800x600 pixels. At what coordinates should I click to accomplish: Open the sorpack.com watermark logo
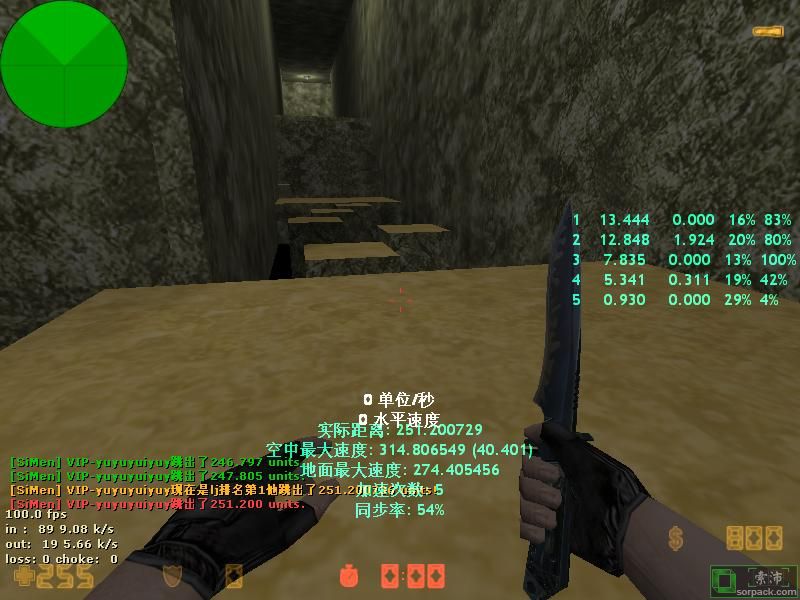click(753, 579)
